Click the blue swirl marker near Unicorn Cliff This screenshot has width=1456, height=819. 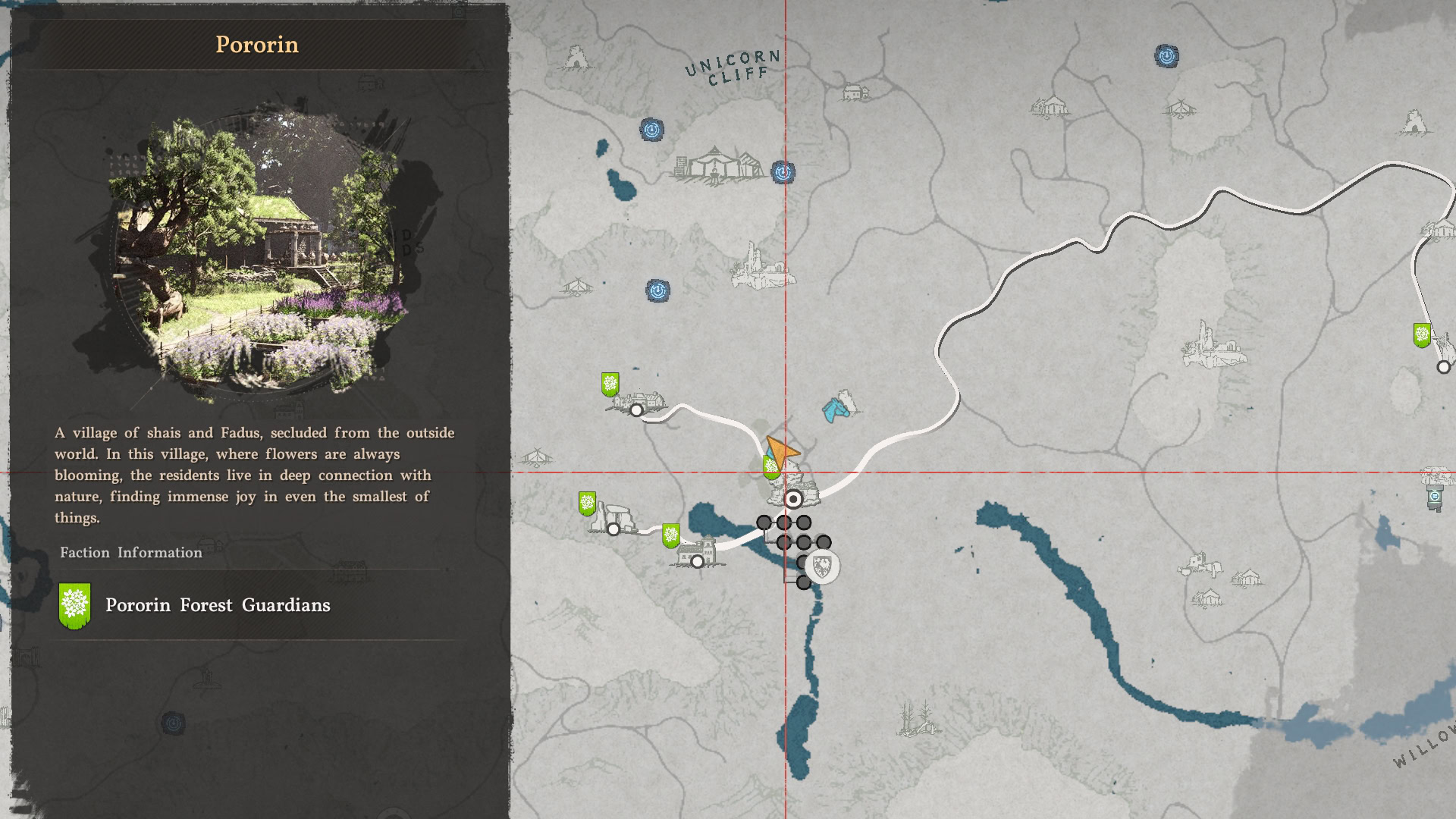pyautogui.click(x=651, y=130)
